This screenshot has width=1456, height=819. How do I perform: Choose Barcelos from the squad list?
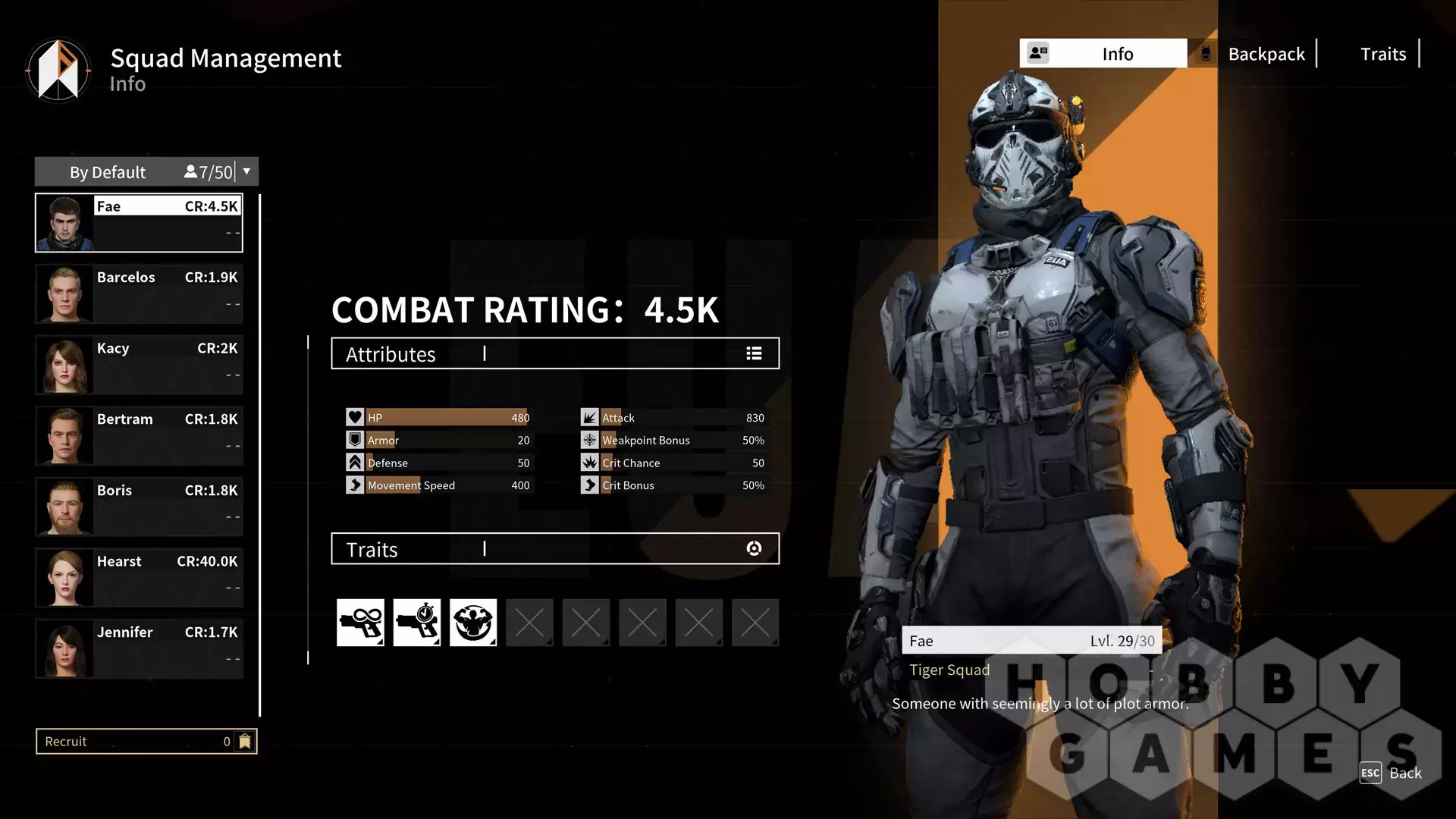coord(139,293)
